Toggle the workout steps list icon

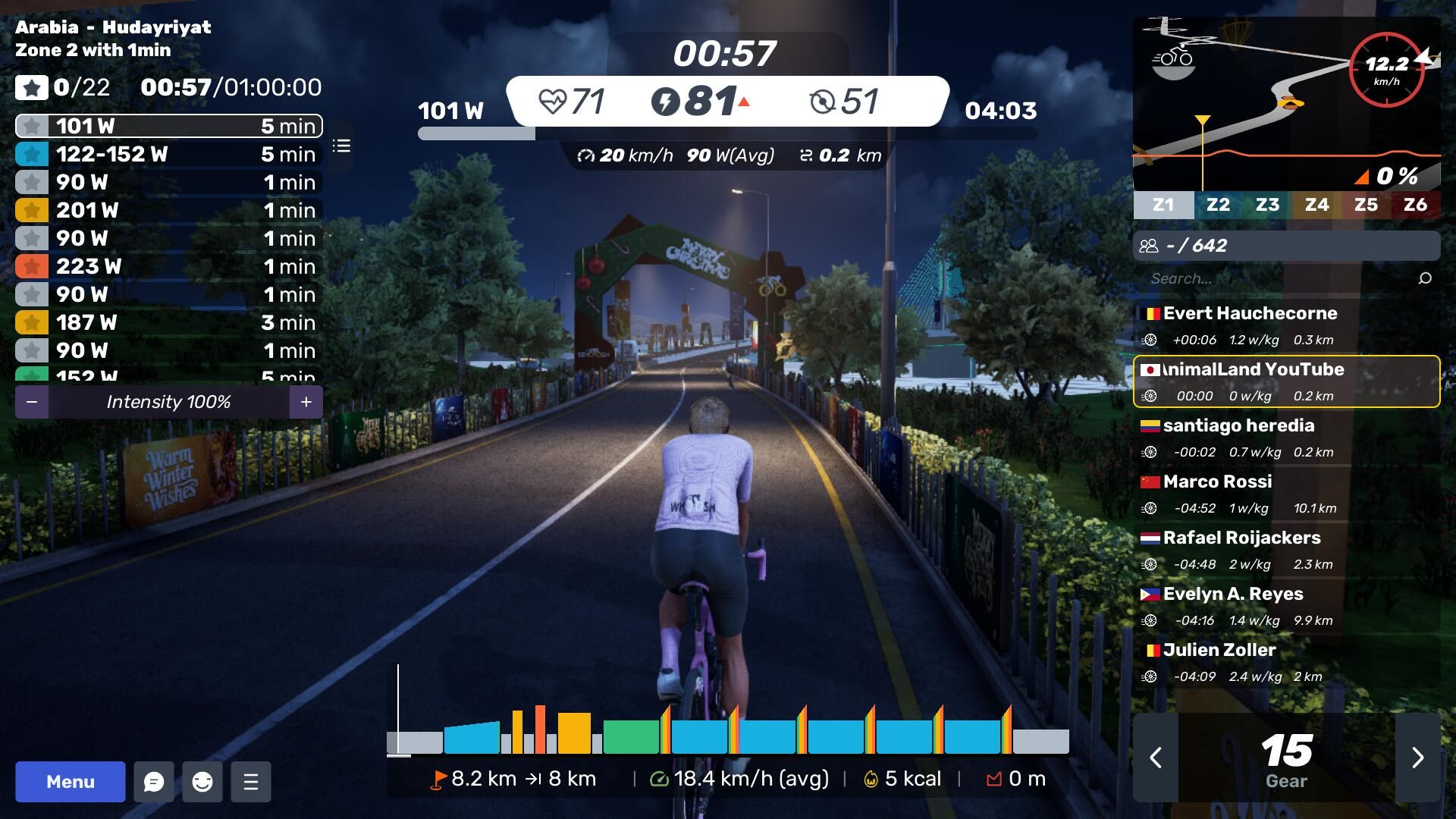341,146
